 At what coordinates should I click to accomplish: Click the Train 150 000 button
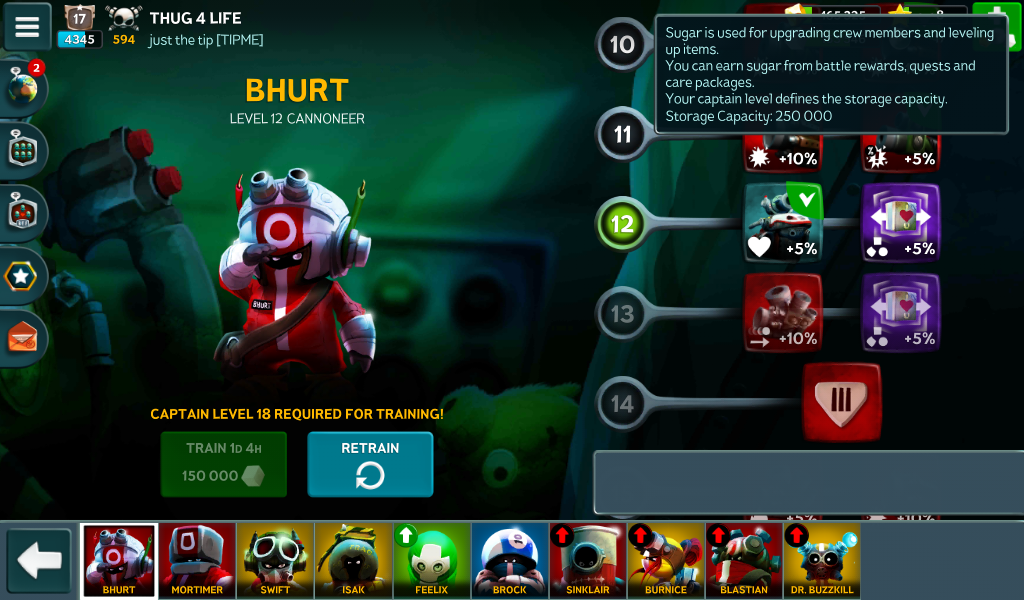[x=224, y=464]
